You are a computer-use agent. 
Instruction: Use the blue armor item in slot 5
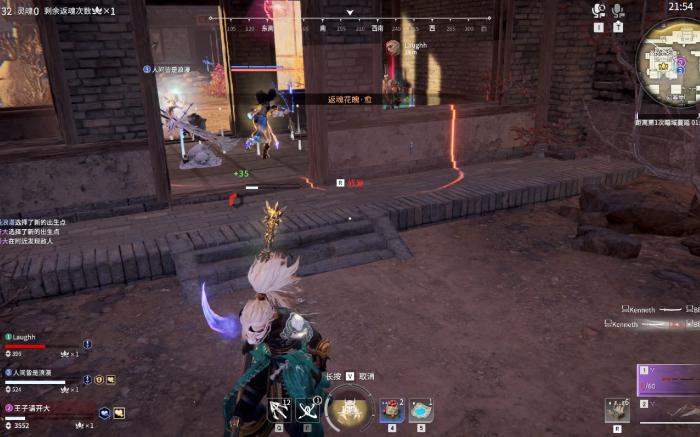421,409
